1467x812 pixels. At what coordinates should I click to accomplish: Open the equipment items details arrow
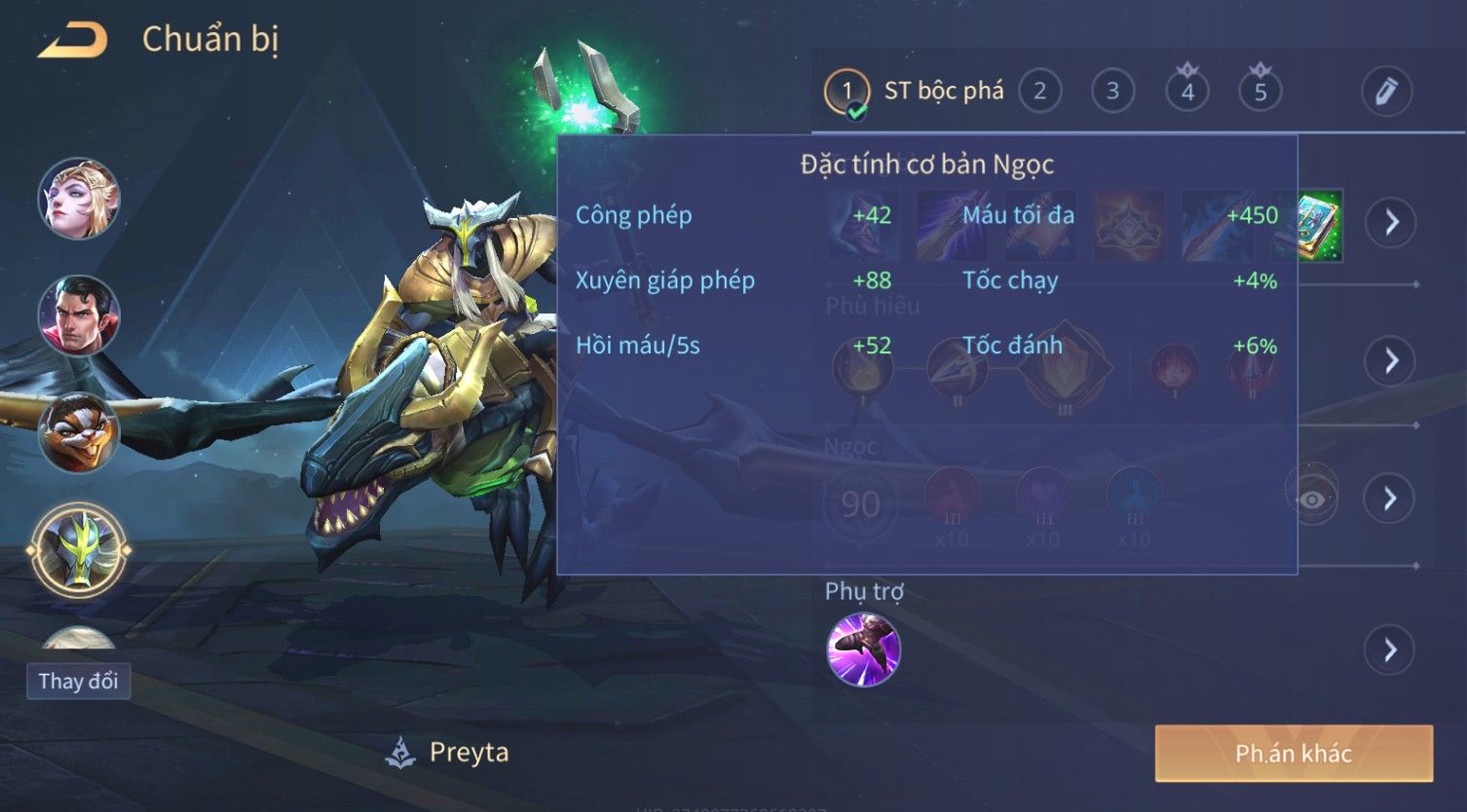1391,222
